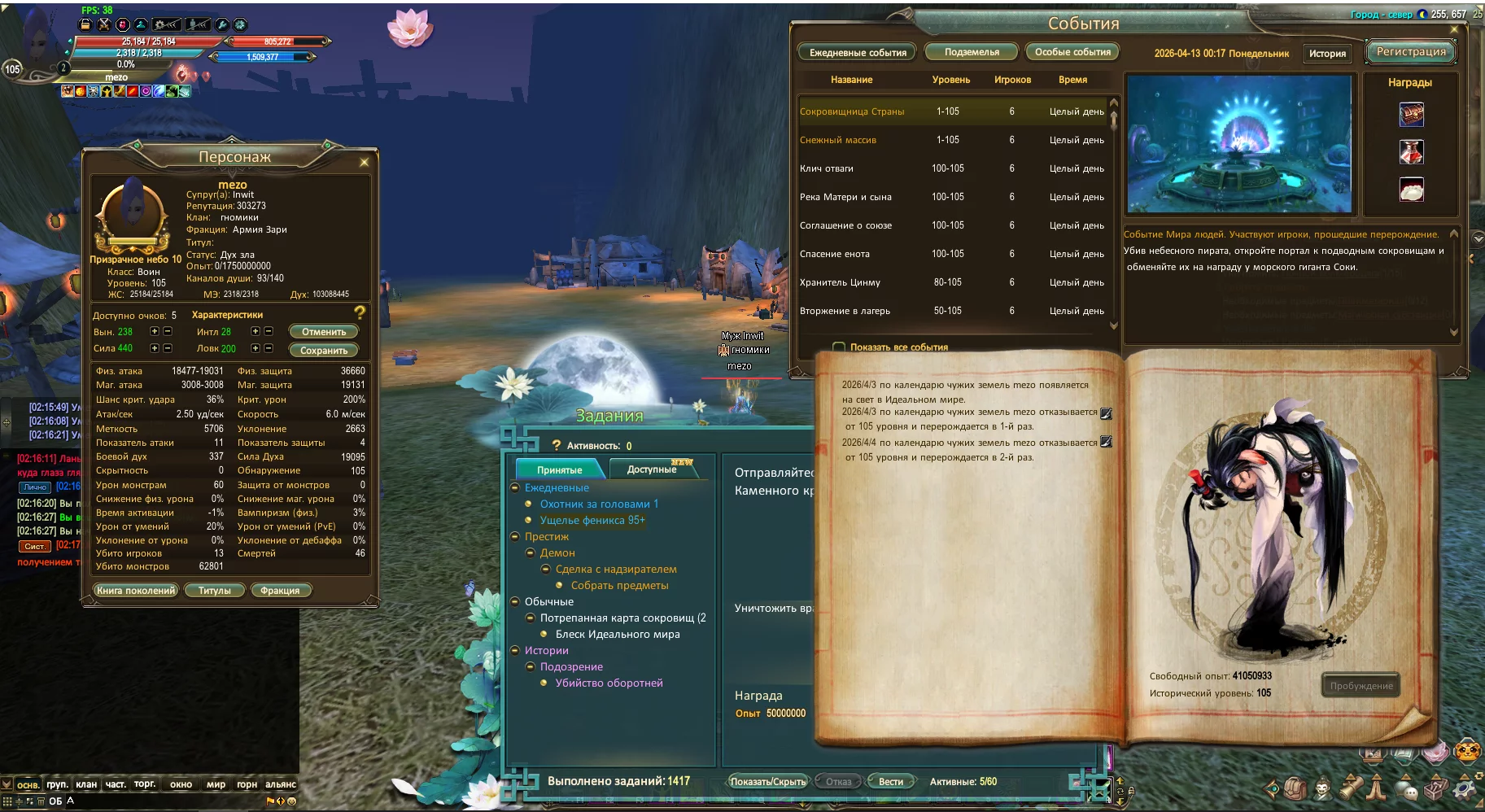Click the Пробуждение awakening button
Viewport: 1485px width, 812px height.
[x=1361, y=686]
